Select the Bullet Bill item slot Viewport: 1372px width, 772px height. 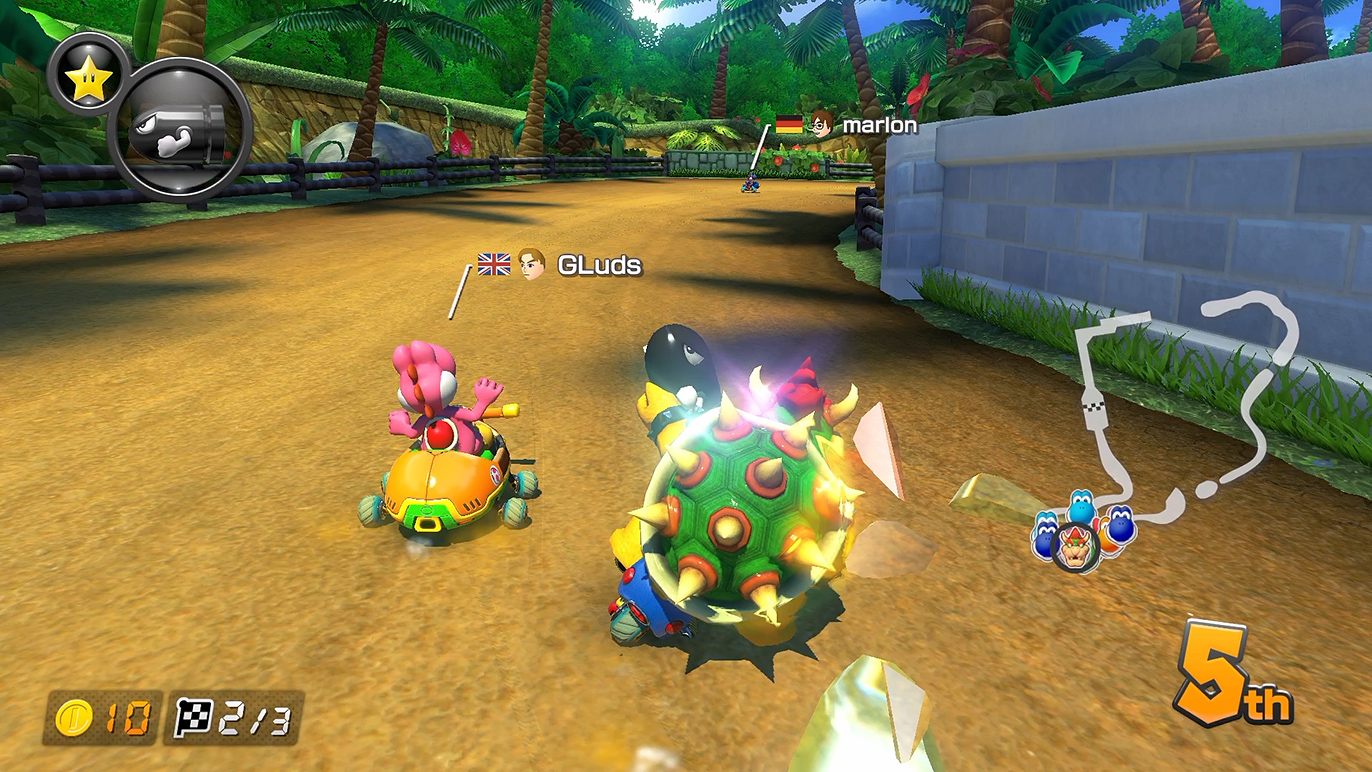pyautogui.click(x=179, y=131)
